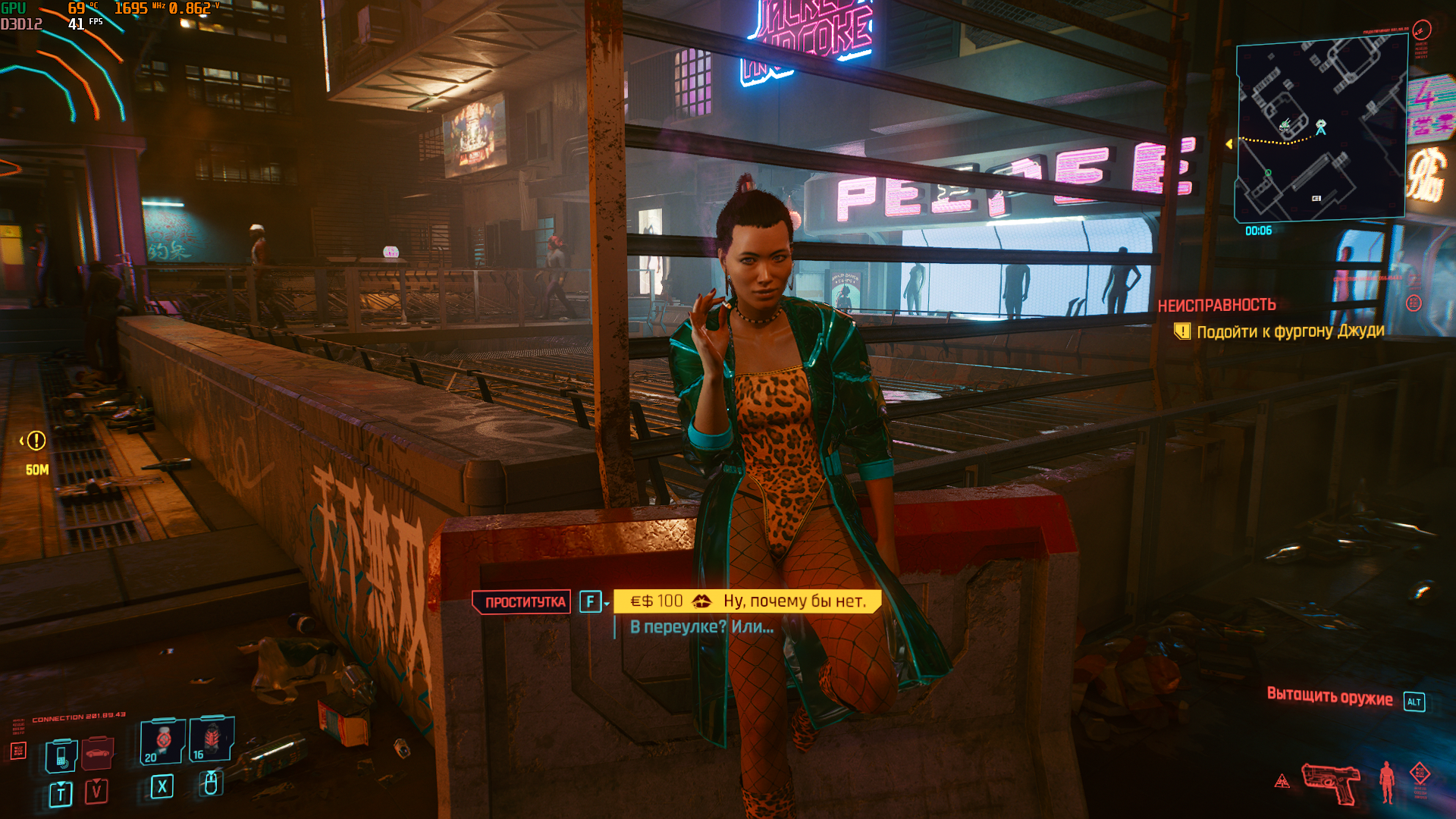This screenshot has width=1456, height=819.
Task: Open the minimap
Action: [x=1320, y=129]
